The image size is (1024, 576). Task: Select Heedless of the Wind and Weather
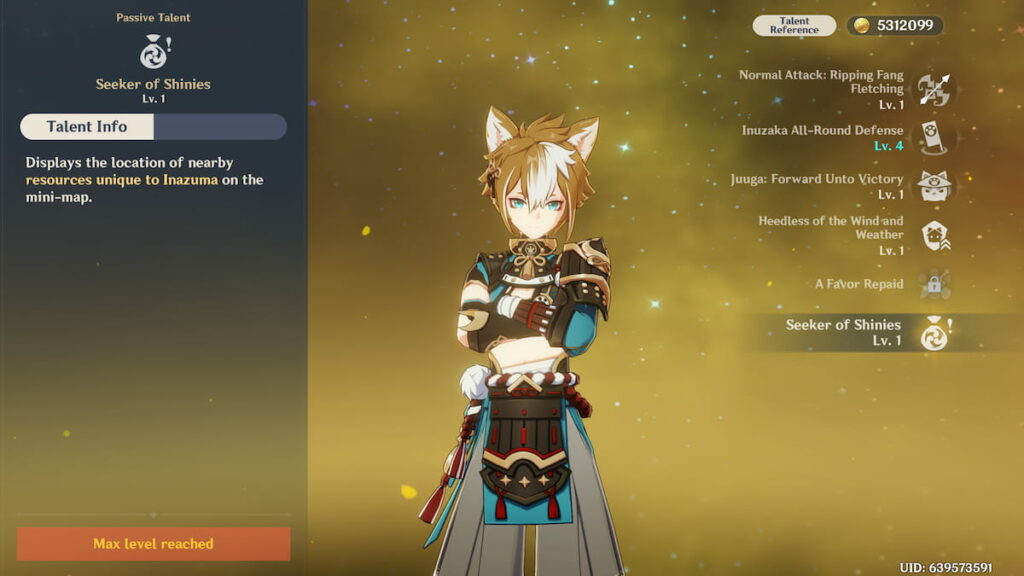tap(935, 235)
